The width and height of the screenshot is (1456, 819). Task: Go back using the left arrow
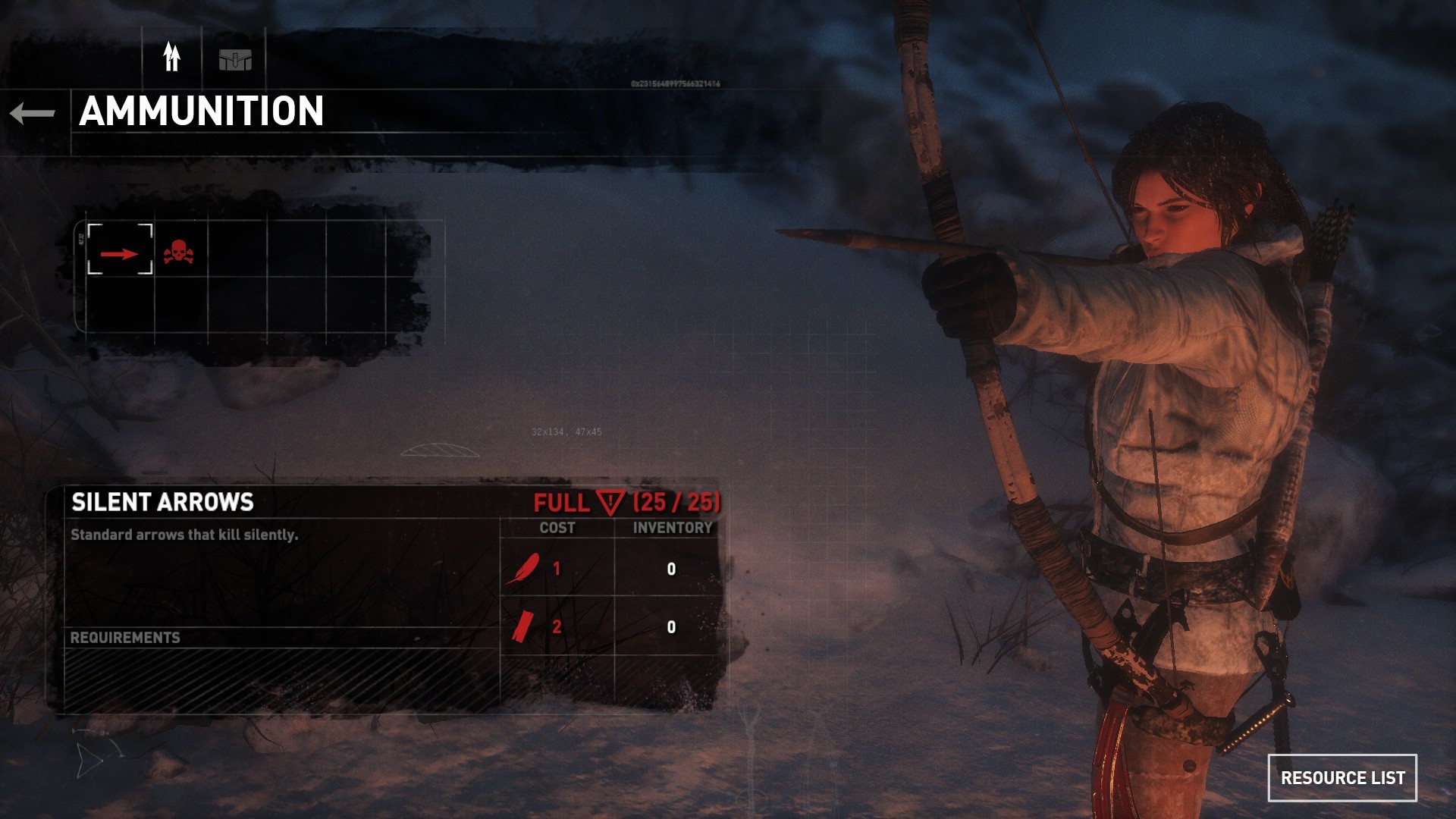coord(33,114)
